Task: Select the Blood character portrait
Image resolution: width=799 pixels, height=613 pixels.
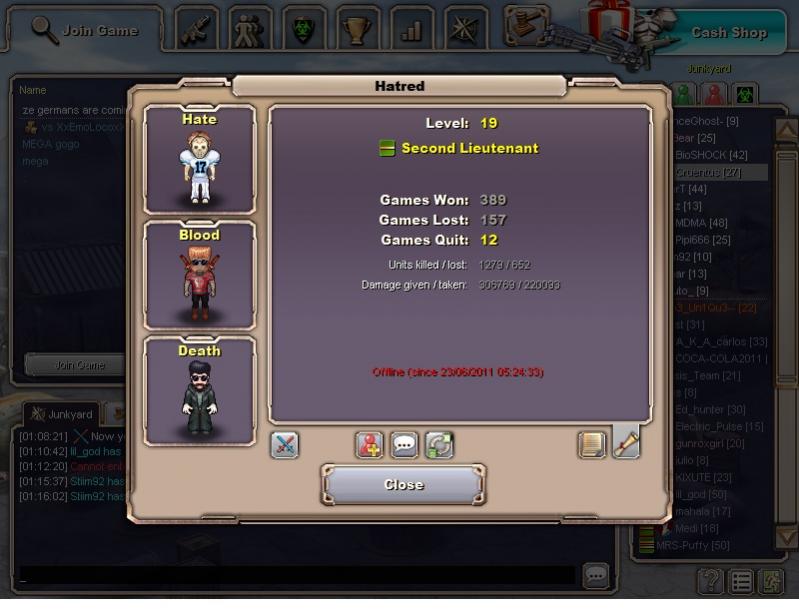Action: (x=199, y=274)
